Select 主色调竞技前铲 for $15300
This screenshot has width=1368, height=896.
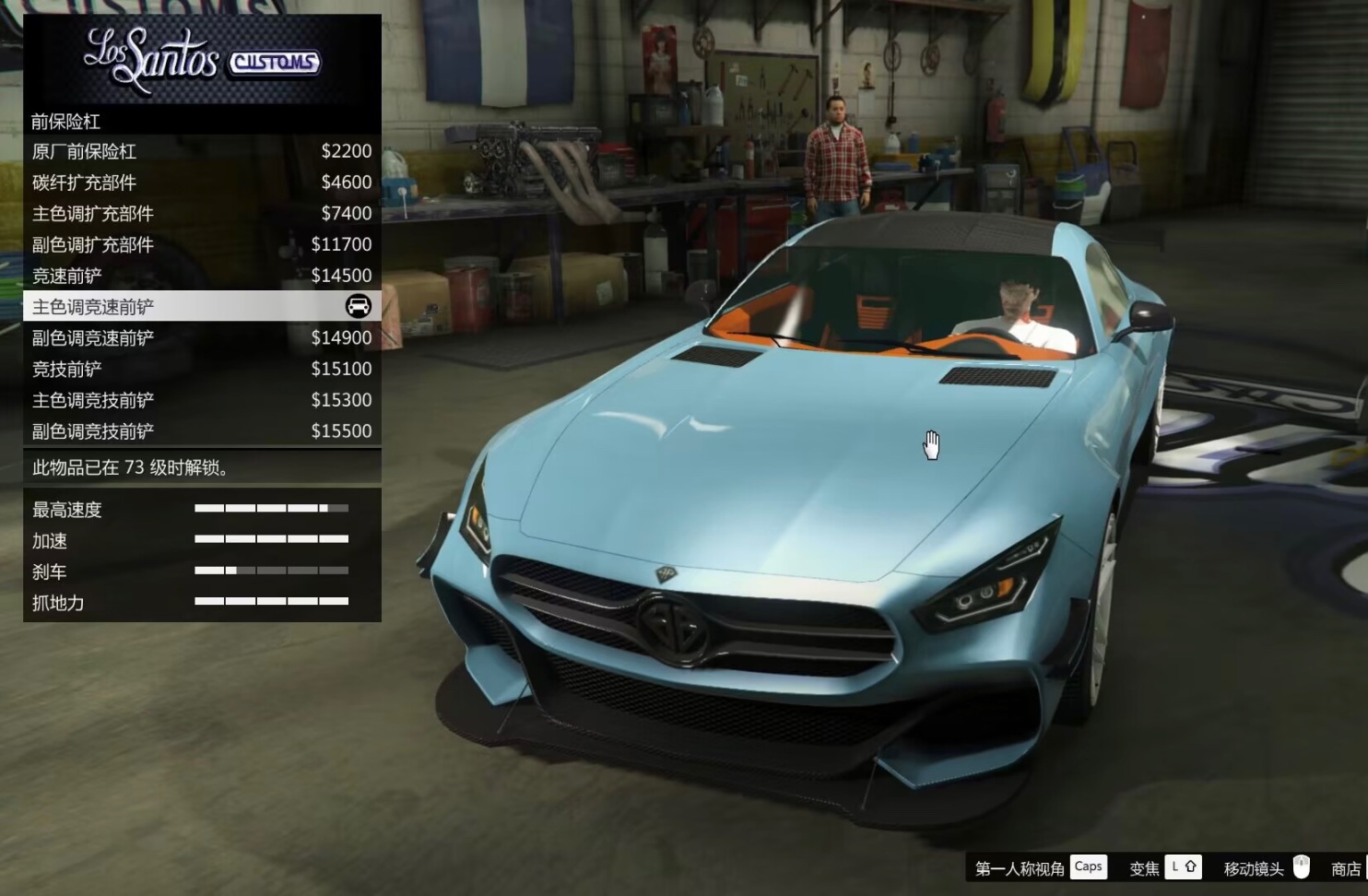click(x=201, y=400)
